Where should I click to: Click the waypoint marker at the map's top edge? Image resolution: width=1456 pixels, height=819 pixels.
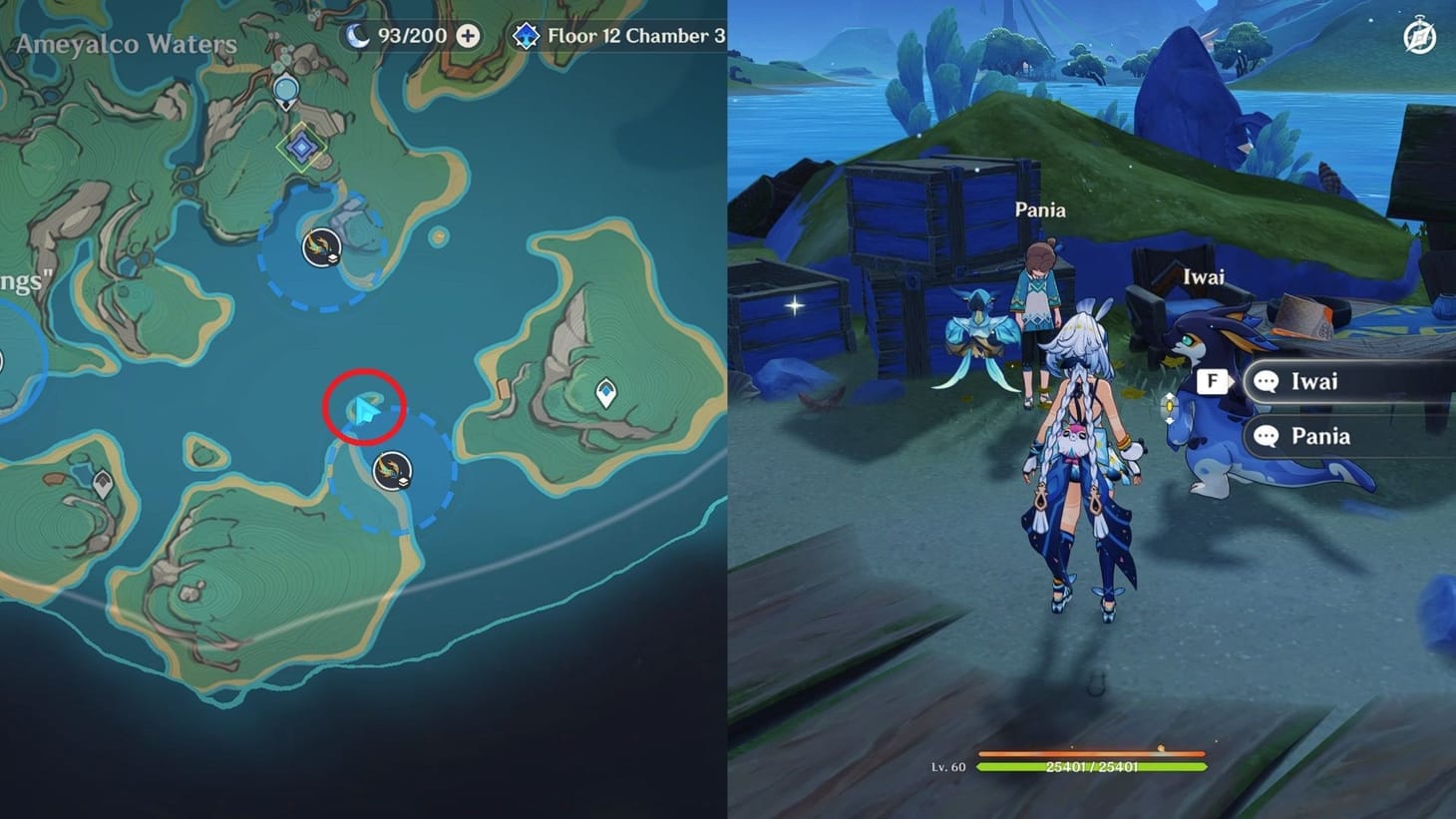285,89
